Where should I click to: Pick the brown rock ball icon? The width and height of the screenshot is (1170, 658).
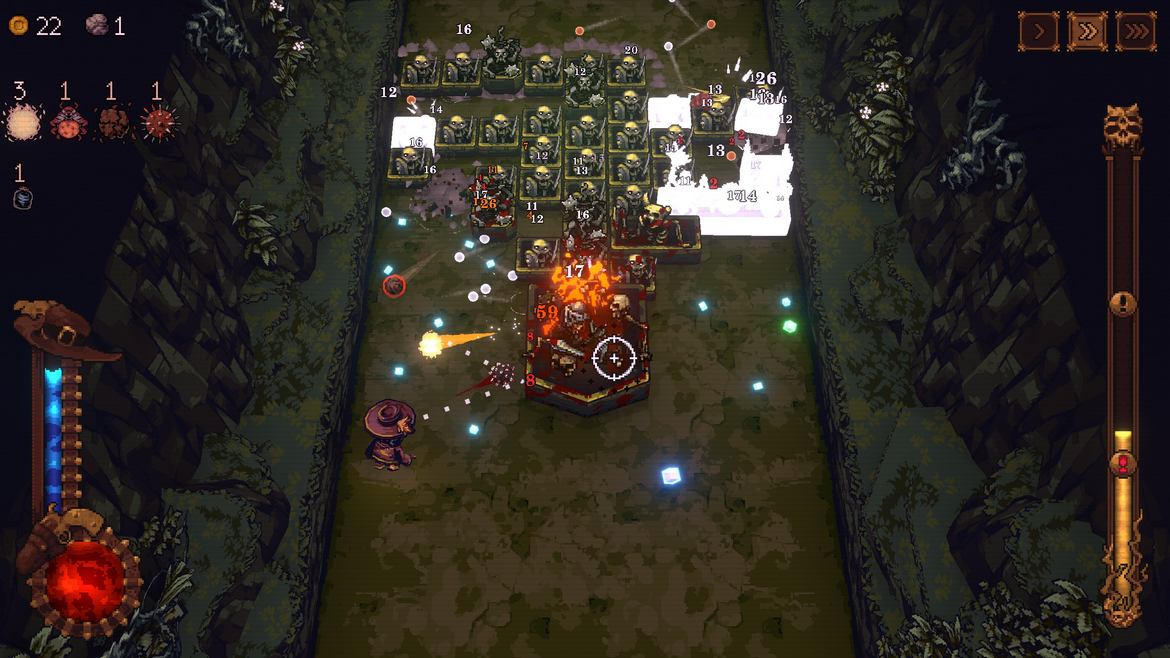[x=111, y=123]
